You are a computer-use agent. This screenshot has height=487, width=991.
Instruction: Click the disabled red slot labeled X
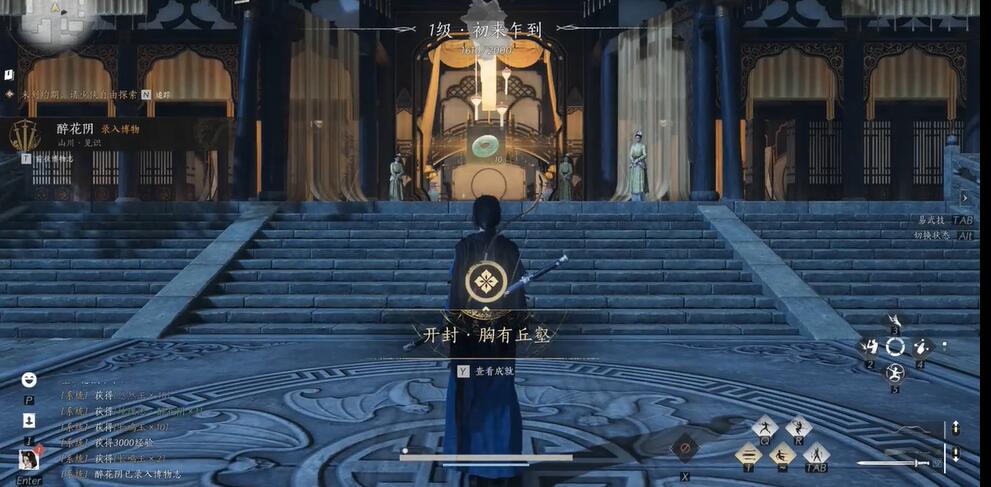pyautogui.click(x=685, y=449)
